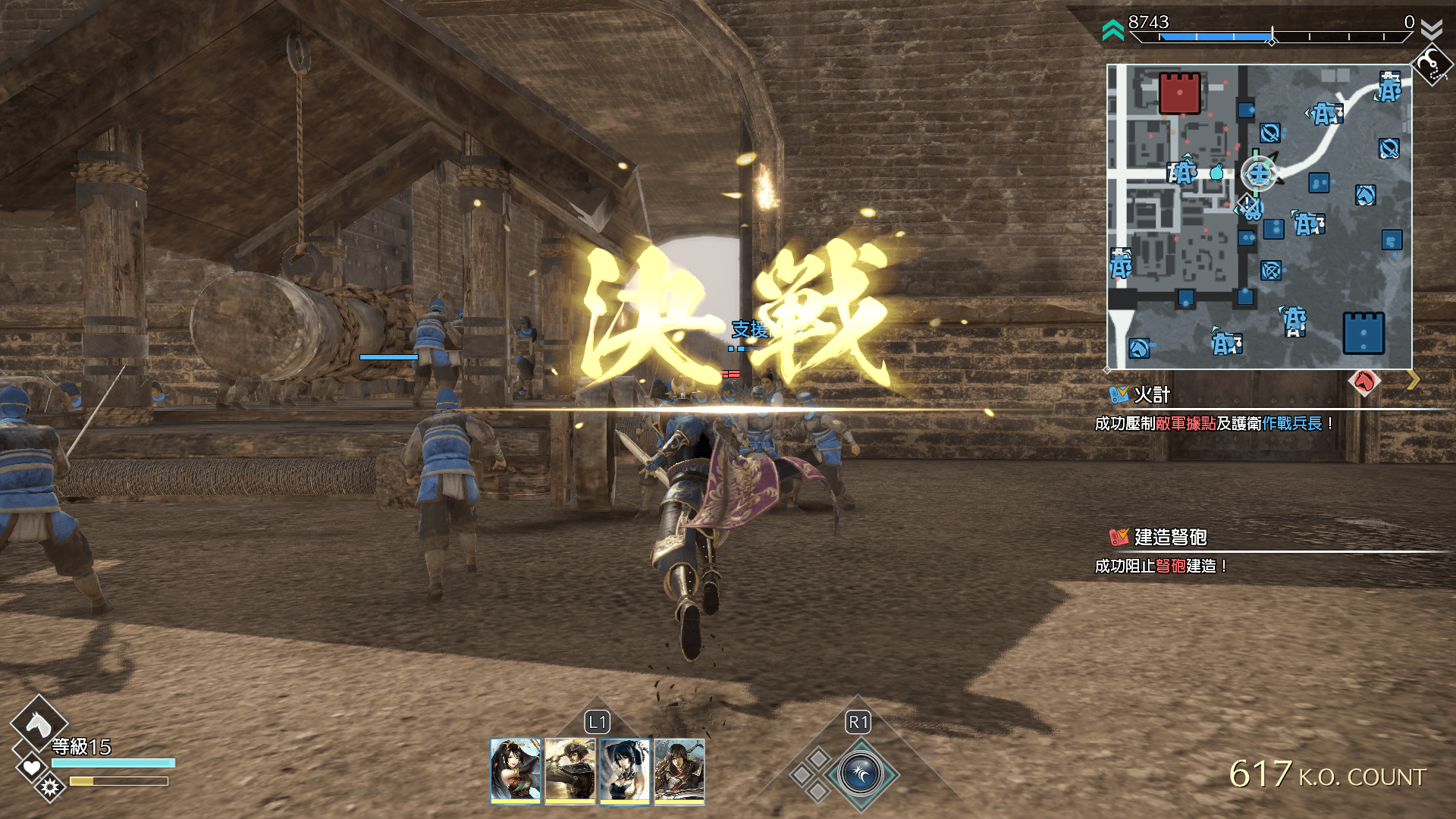Open the 火計 fire attack objective
Screen dimensions: 1456x819
click(1151, 395)
